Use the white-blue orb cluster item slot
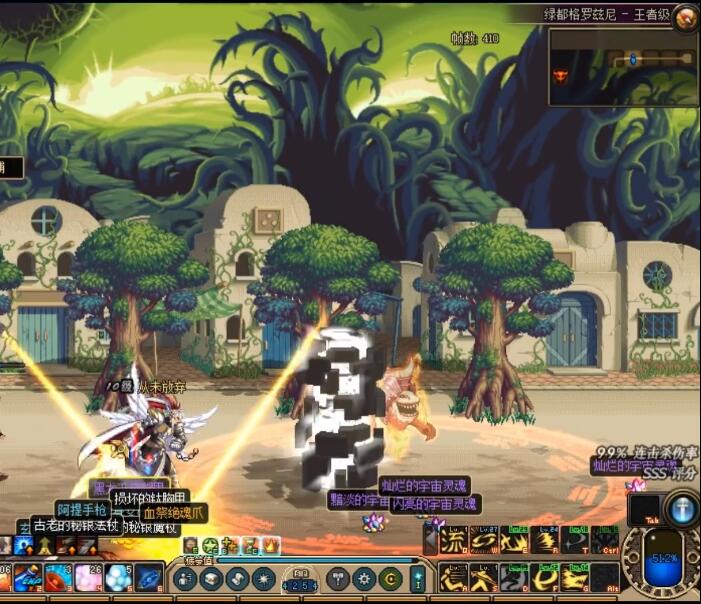 coord(118,579)
